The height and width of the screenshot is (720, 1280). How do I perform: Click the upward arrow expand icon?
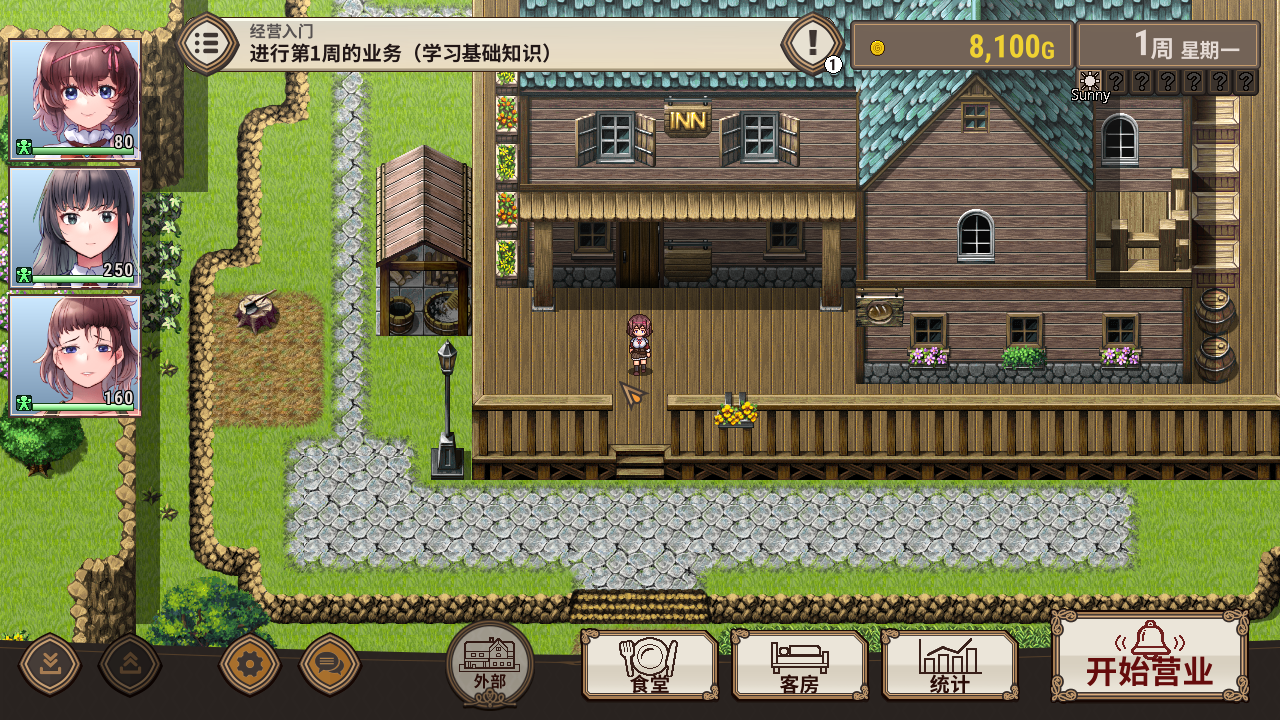[130, 663]
